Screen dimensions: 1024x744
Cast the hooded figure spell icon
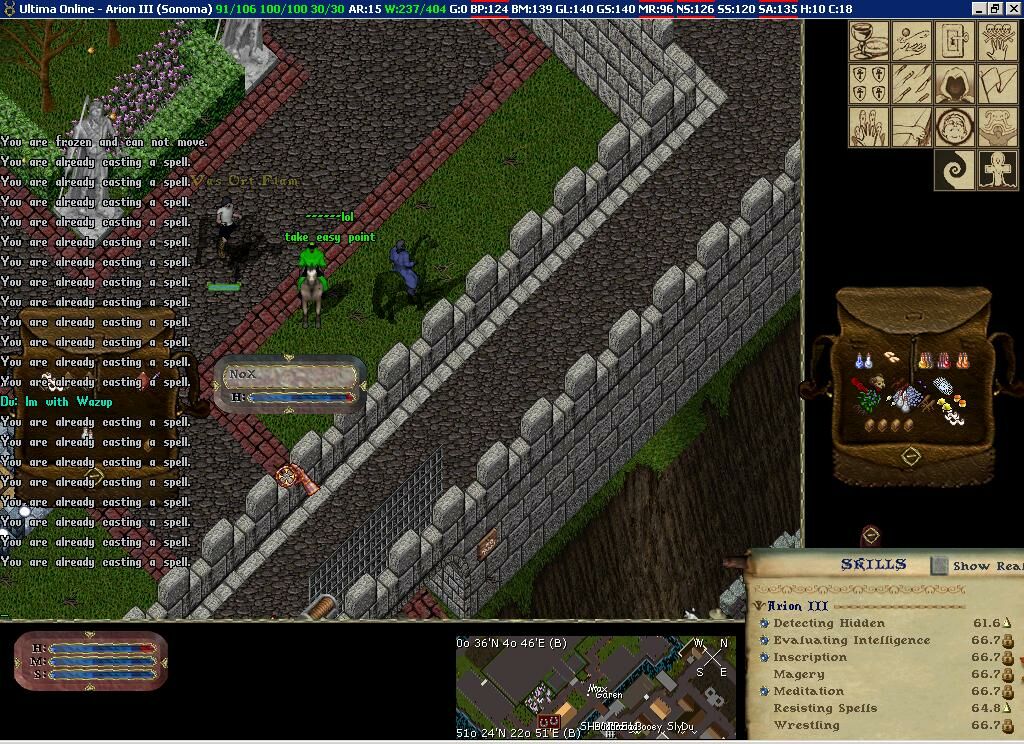tap(954, 85)
